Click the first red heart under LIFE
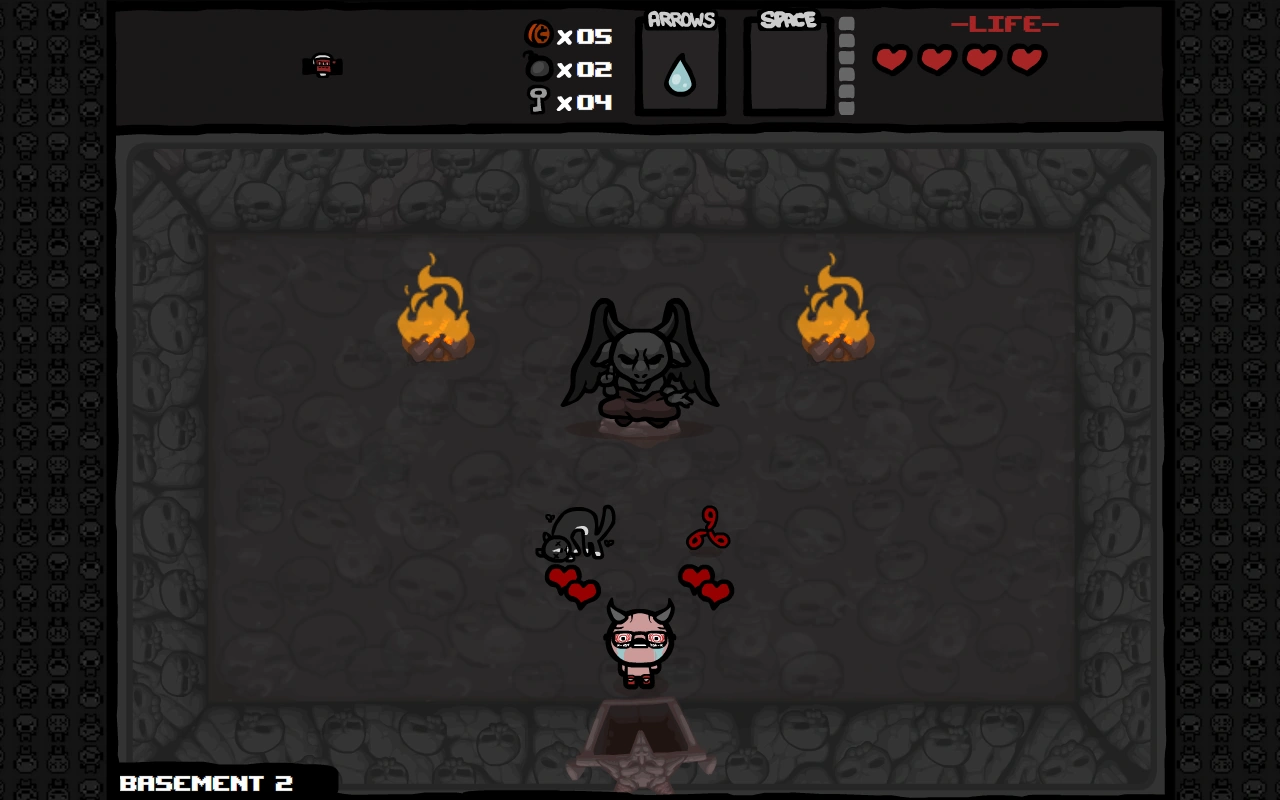The image size is (1280, 800). [890, 59]
